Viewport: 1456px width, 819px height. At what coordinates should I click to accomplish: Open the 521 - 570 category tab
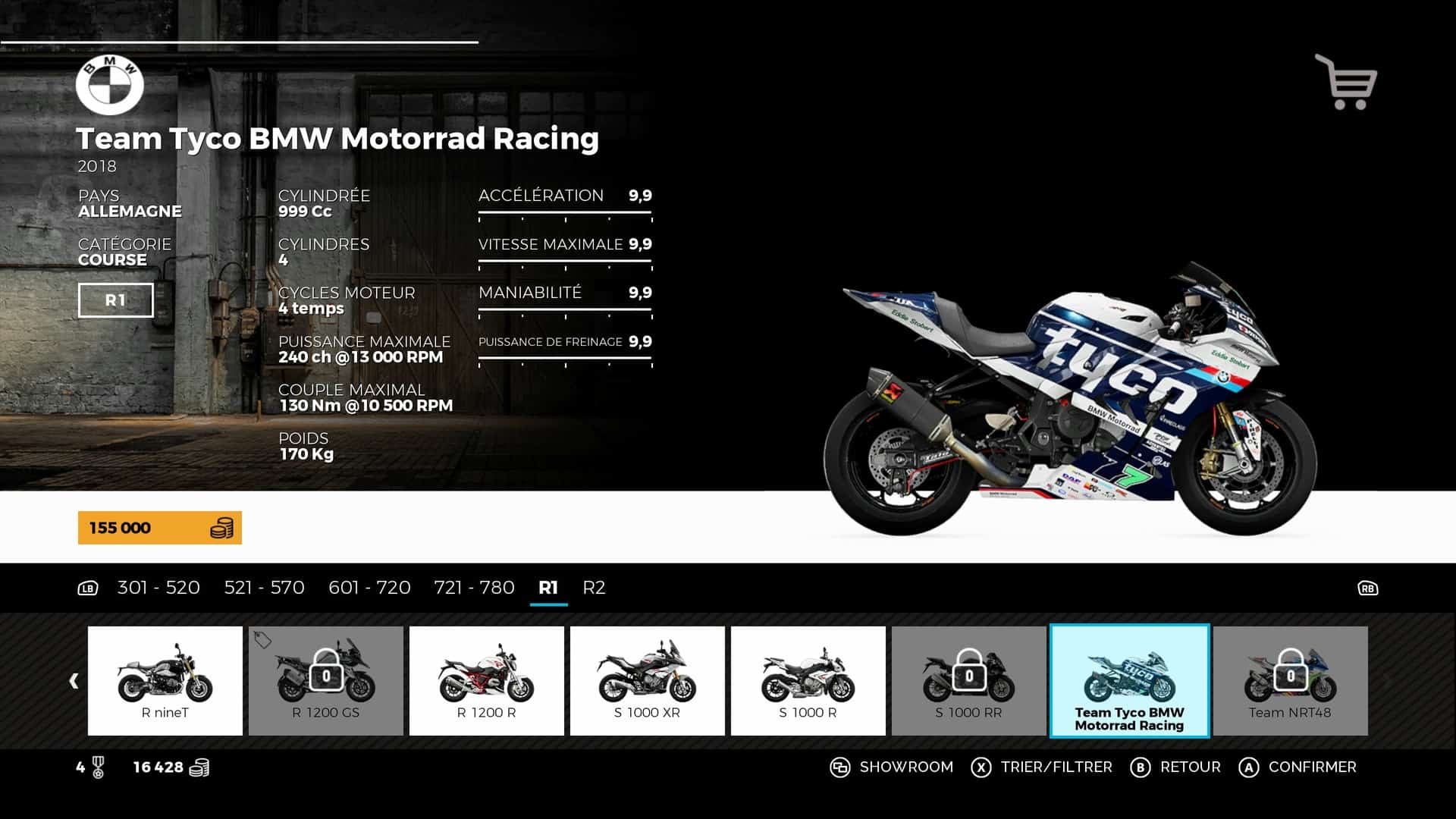point(264,588)
